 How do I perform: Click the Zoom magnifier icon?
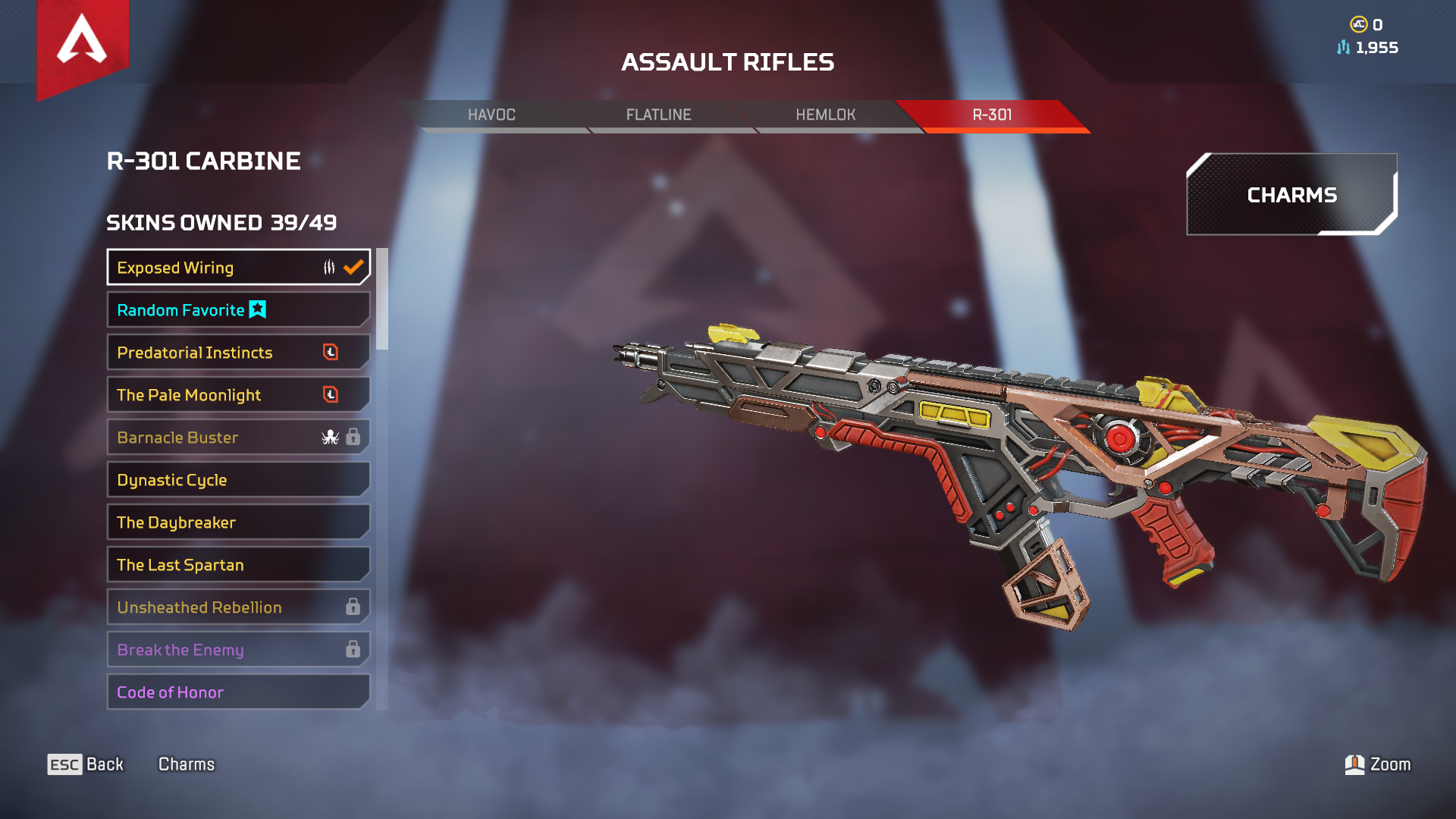(1356, 764)
